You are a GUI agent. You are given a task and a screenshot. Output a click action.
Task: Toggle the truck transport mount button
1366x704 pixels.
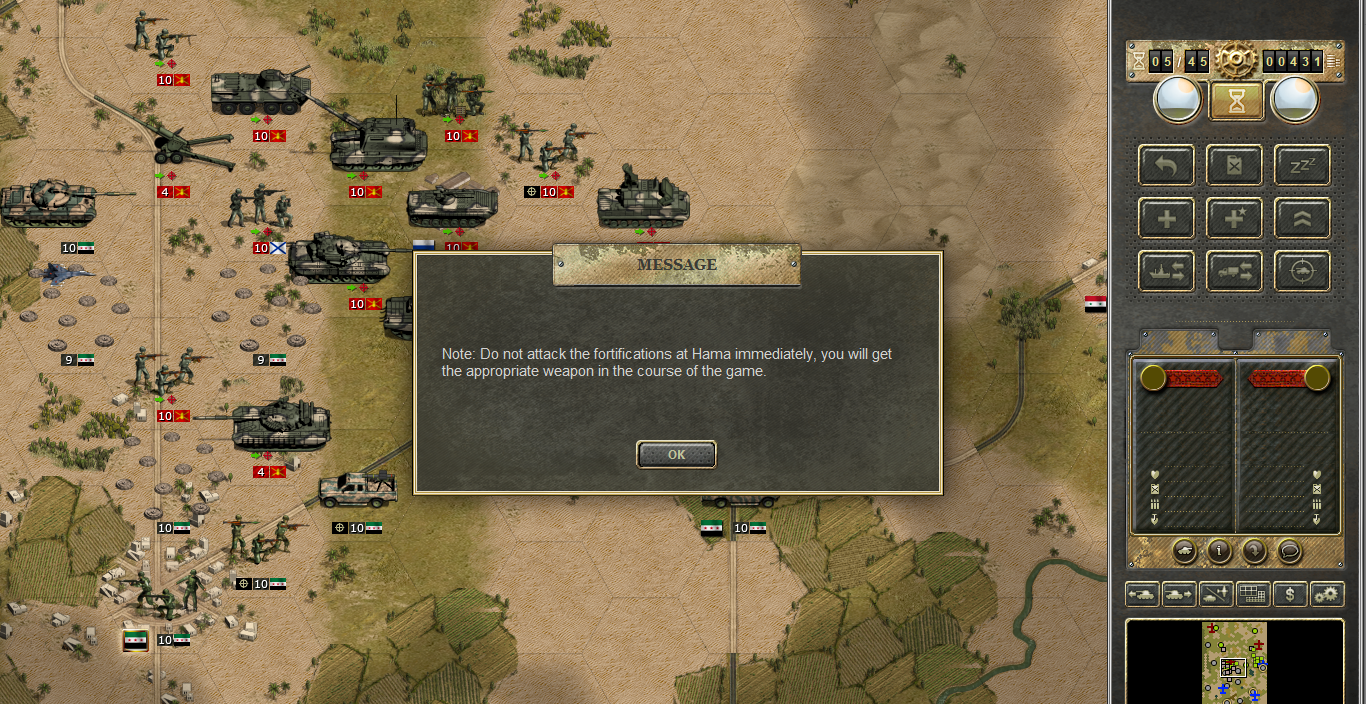[1234, 271]
